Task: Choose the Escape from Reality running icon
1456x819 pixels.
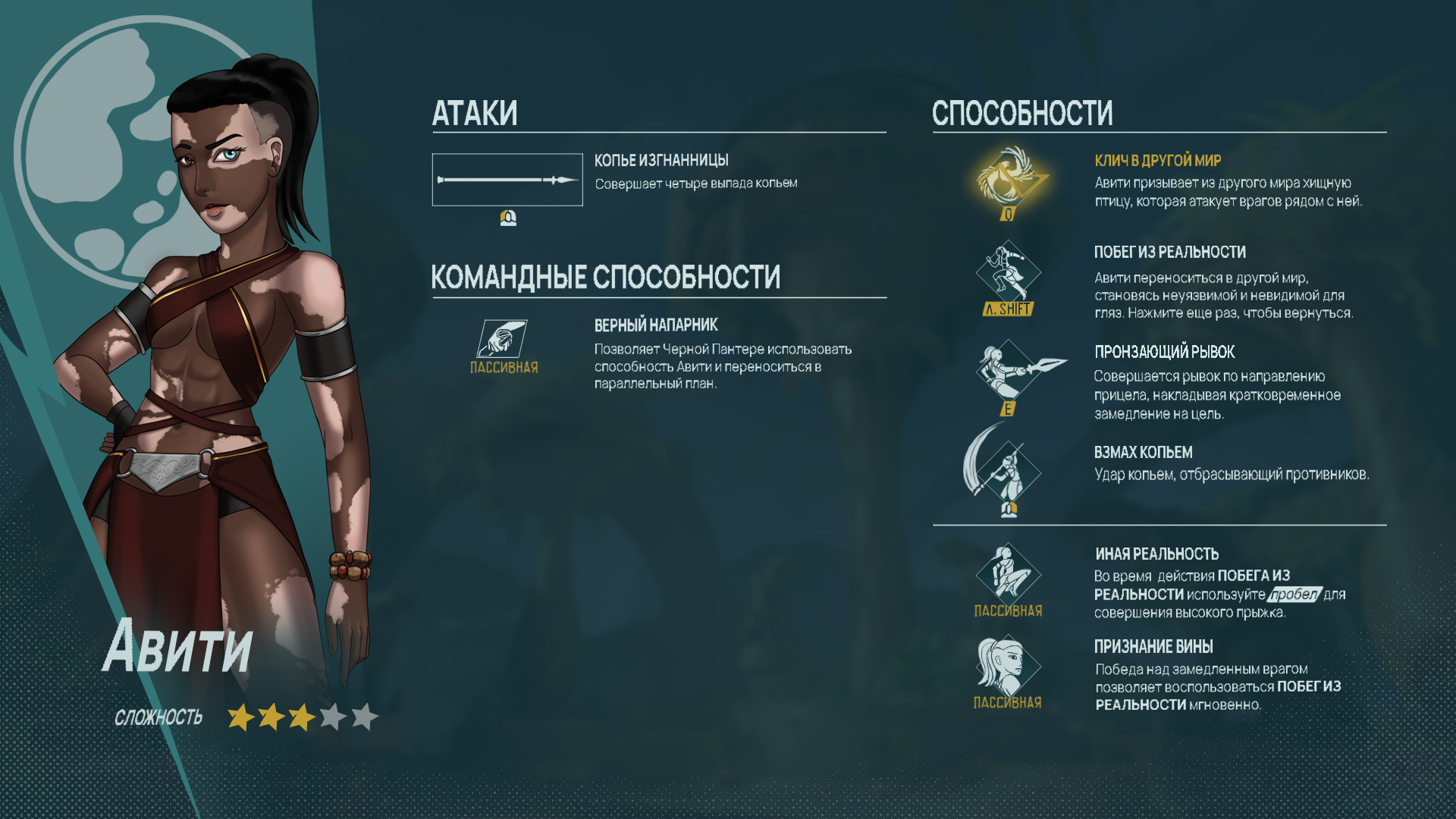Action: (x=1008, y=271)
